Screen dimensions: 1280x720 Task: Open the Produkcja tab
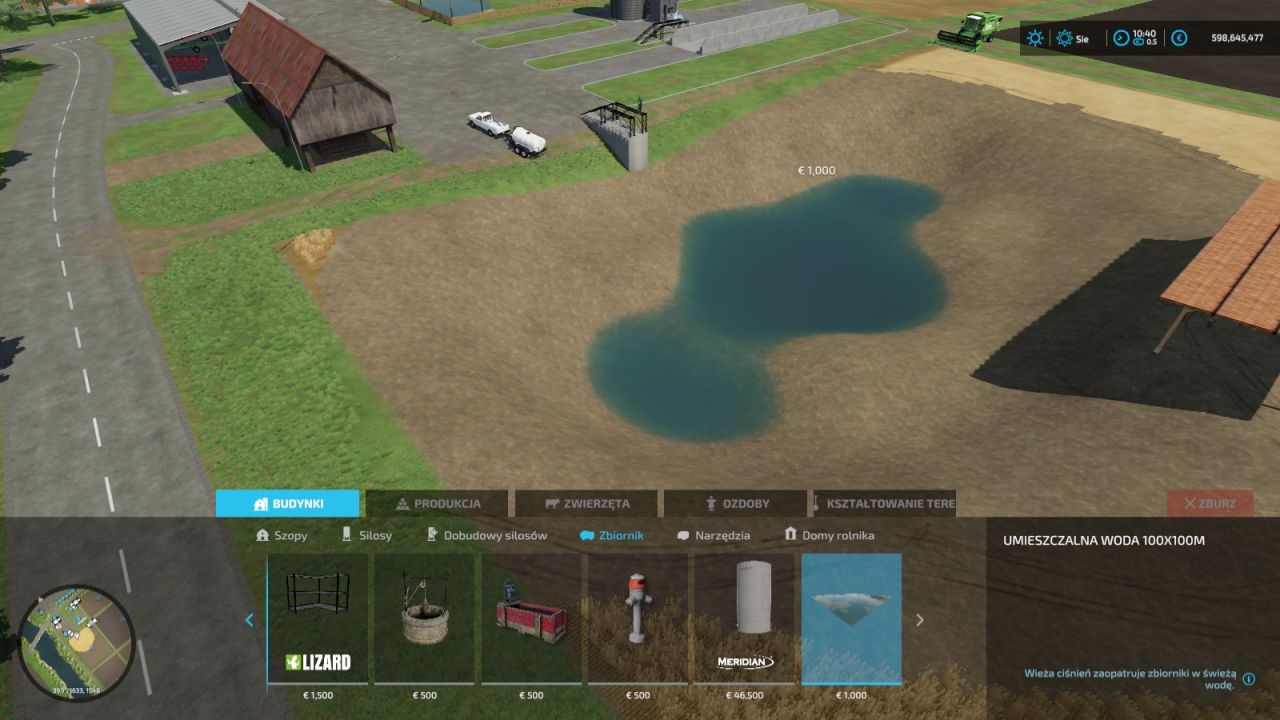point(438,504)
